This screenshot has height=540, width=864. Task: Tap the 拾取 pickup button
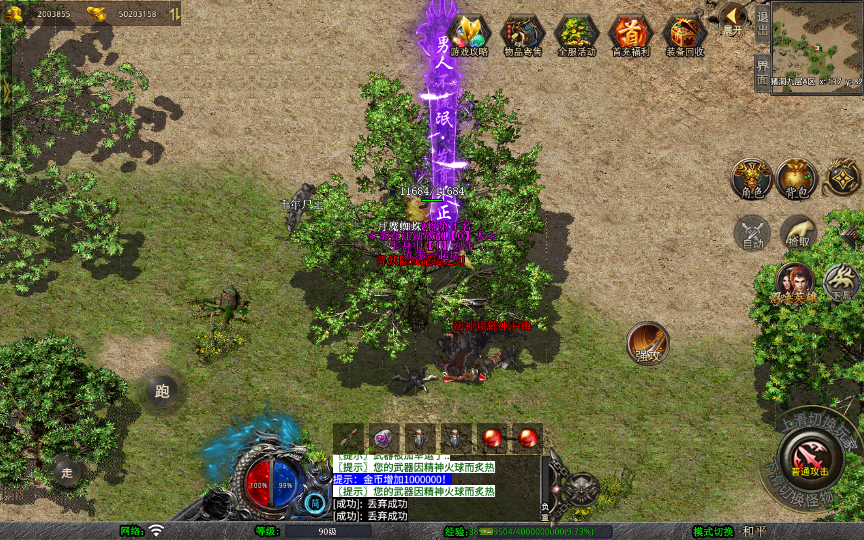tap(797, 232)
